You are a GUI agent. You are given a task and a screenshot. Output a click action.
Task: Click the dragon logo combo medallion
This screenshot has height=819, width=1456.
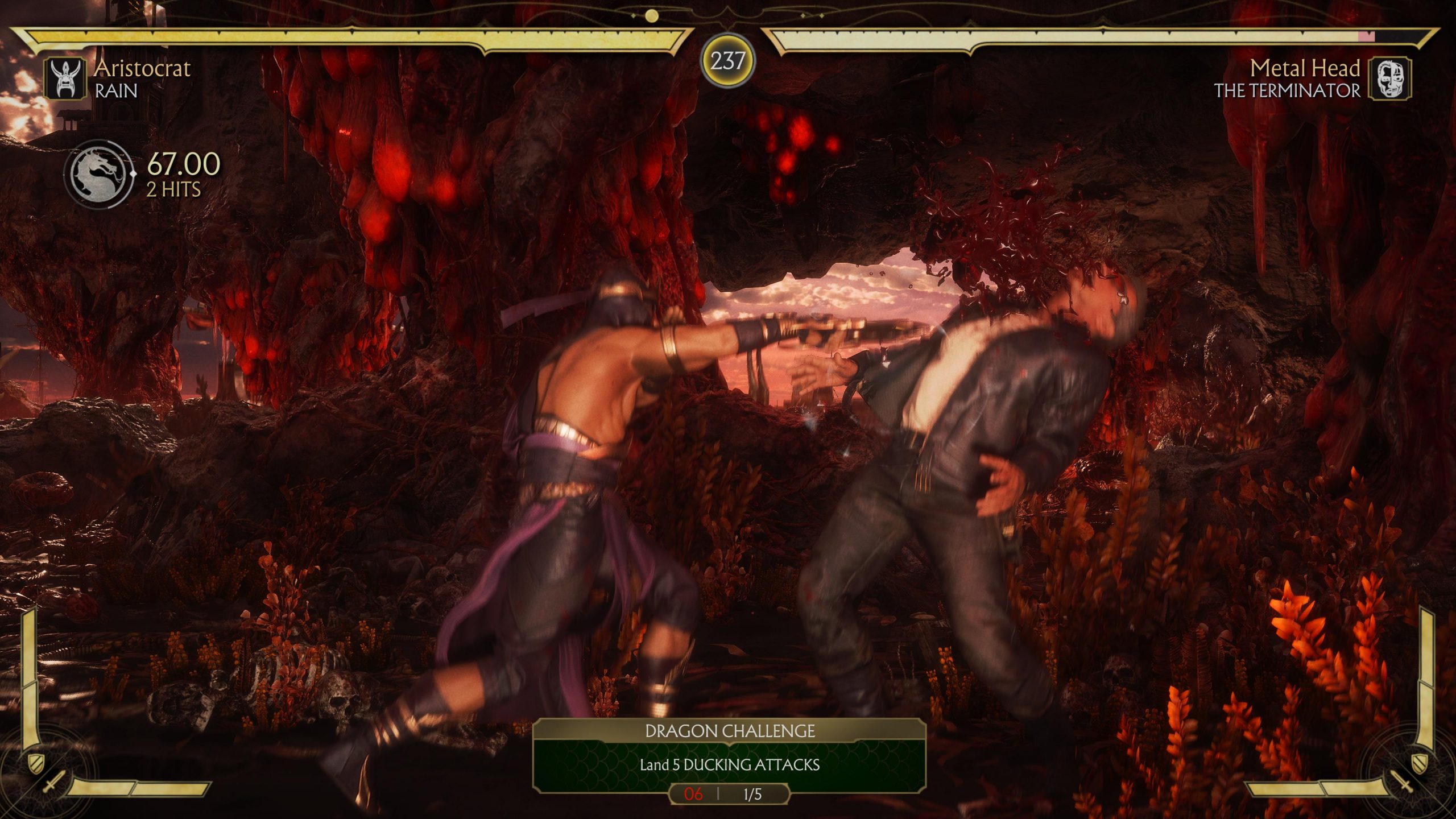pos(99,173)
